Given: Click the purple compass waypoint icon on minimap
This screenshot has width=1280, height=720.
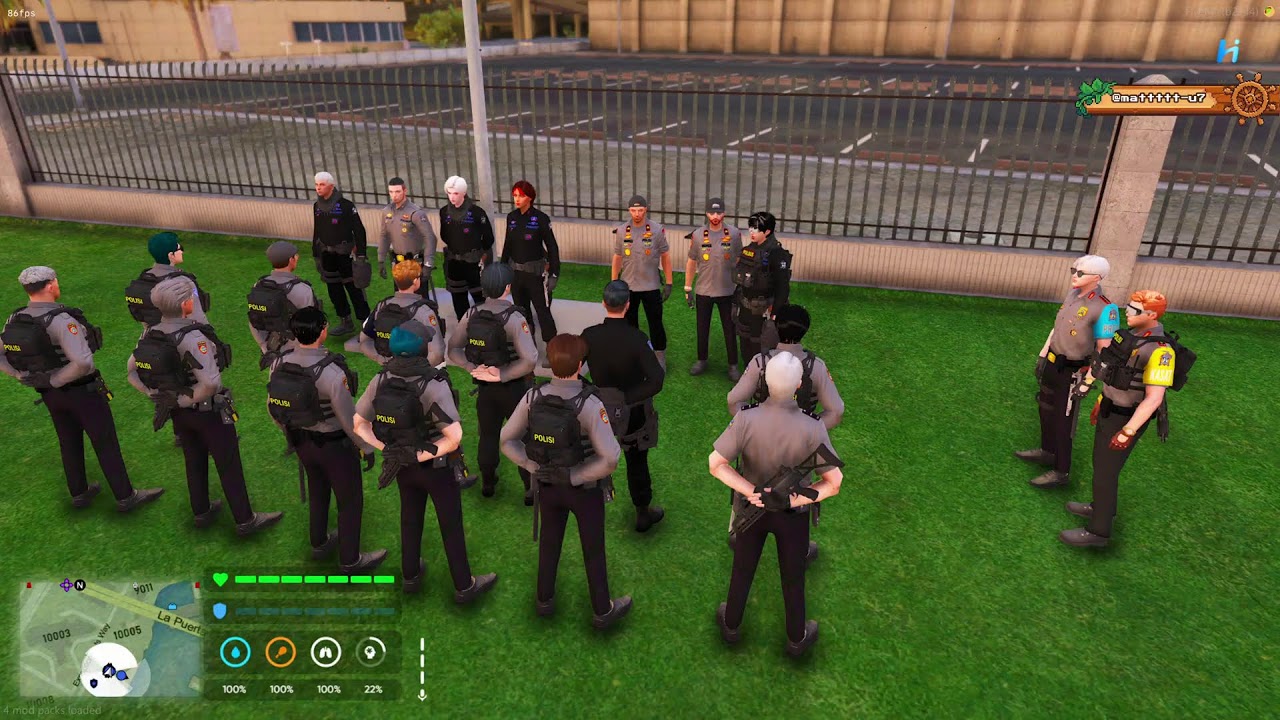Looking at the screenshot, I should [x=65, y=584].
